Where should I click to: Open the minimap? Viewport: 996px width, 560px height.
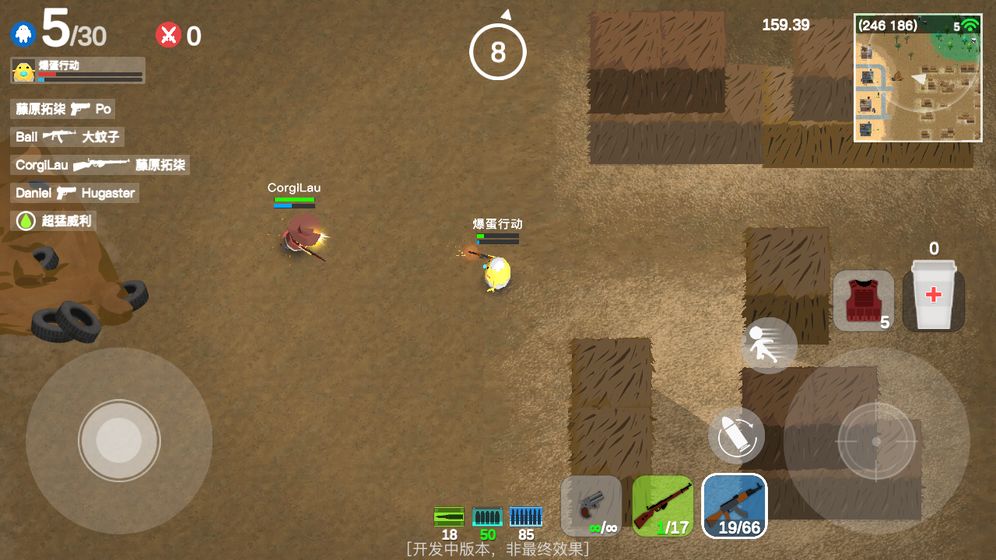pos(917,77)
